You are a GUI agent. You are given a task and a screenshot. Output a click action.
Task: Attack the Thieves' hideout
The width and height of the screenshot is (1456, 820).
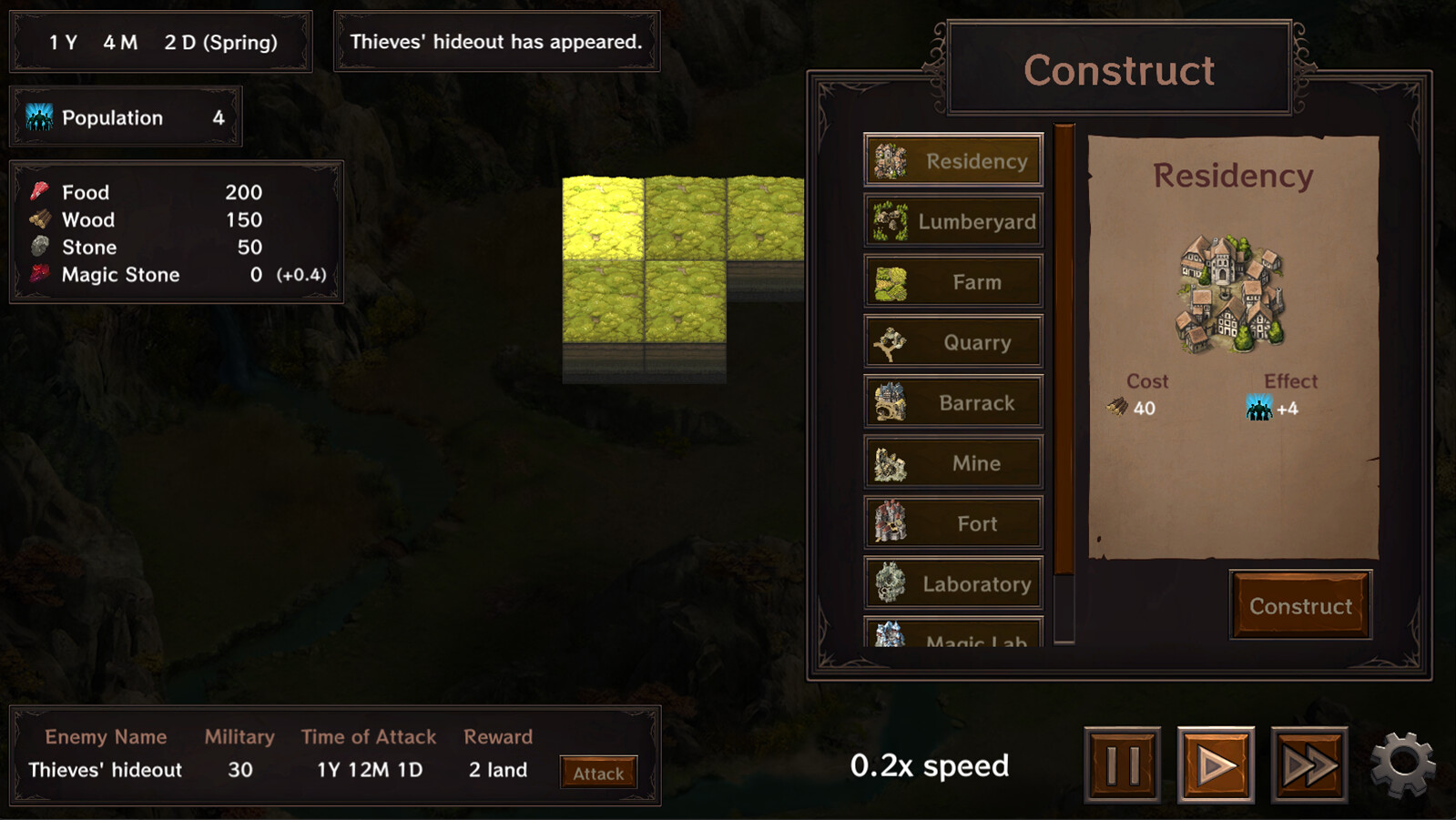[x=597, y=772]
